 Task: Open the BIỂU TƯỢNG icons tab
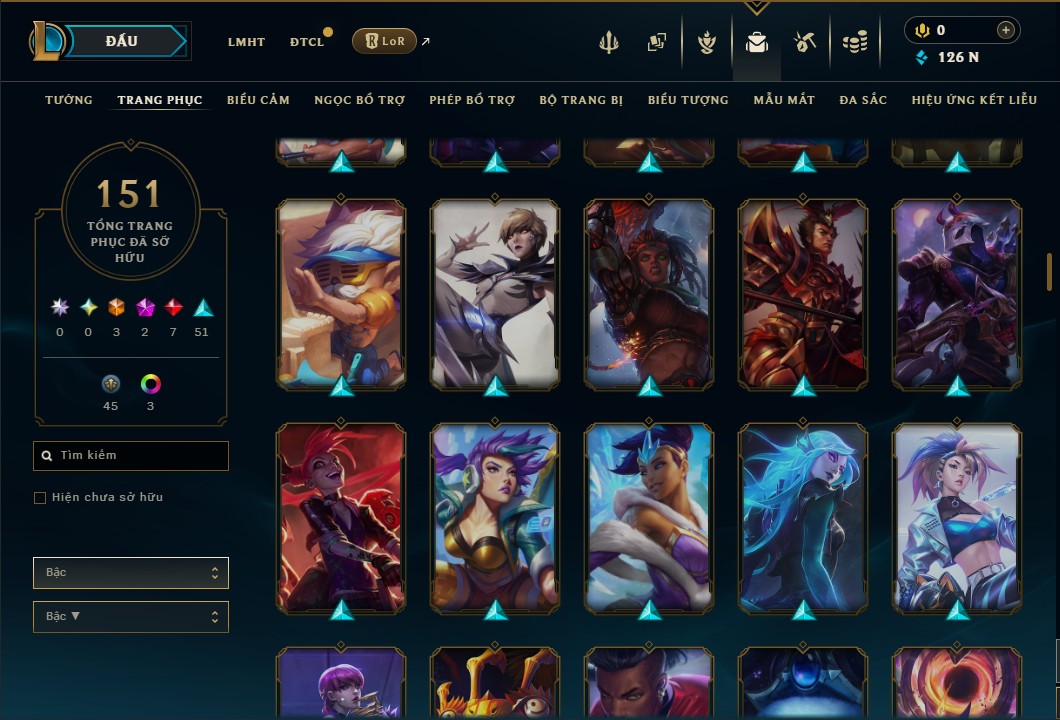tap(688, 100)
